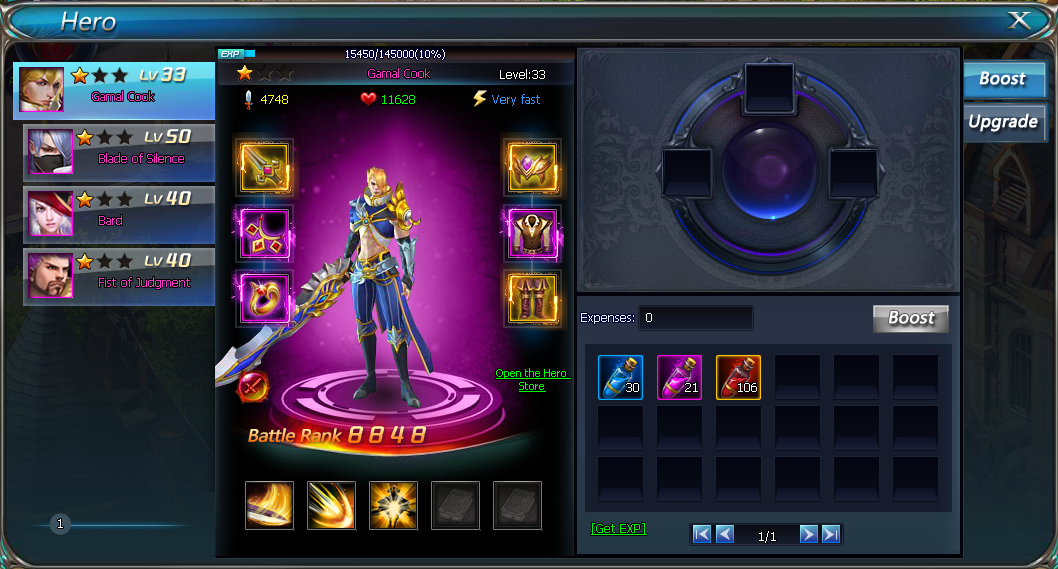The height and width of the screenshot is (569, 1058).
Task: Go to the previous inventory page
Action: [725, 535]
